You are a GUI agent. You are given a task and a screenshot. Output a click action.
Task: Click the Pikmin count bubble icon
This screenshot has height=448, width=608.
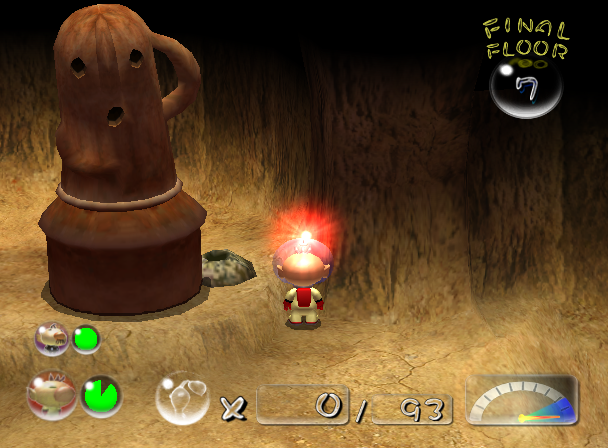click(182, 398)
